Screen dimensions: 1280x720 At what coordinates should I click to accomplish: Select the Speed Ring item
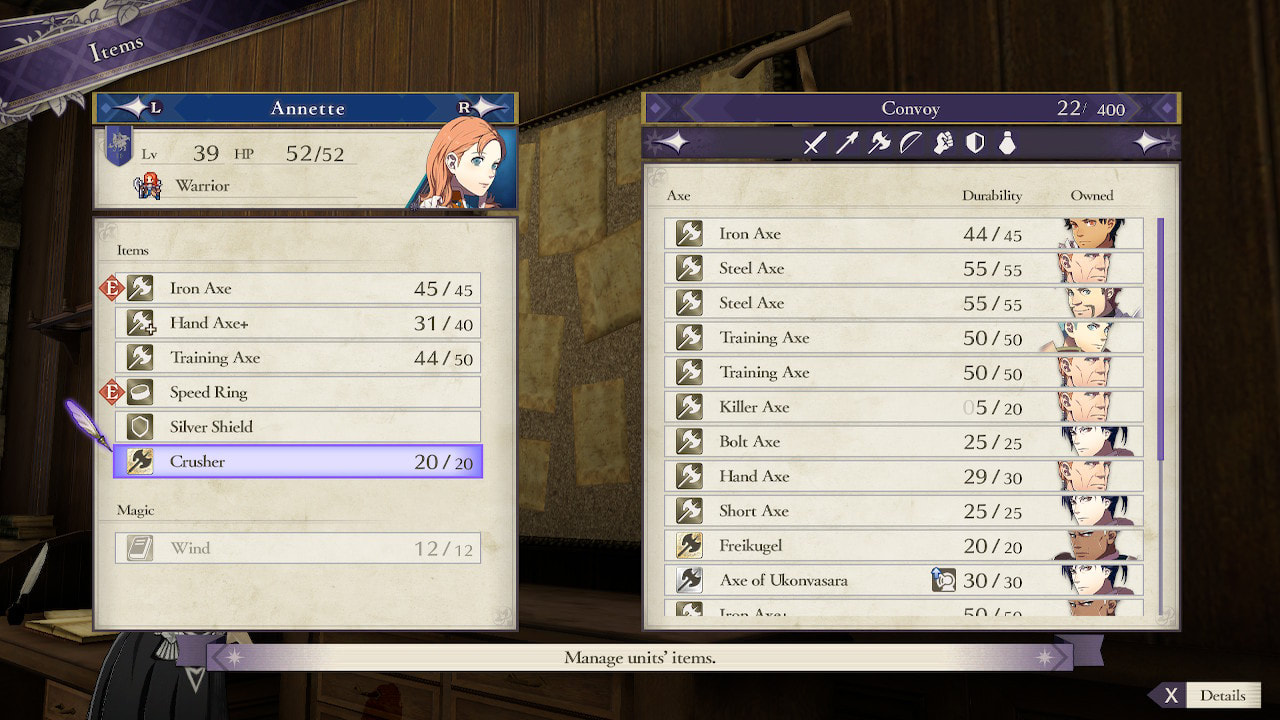[x=297, y=393]
